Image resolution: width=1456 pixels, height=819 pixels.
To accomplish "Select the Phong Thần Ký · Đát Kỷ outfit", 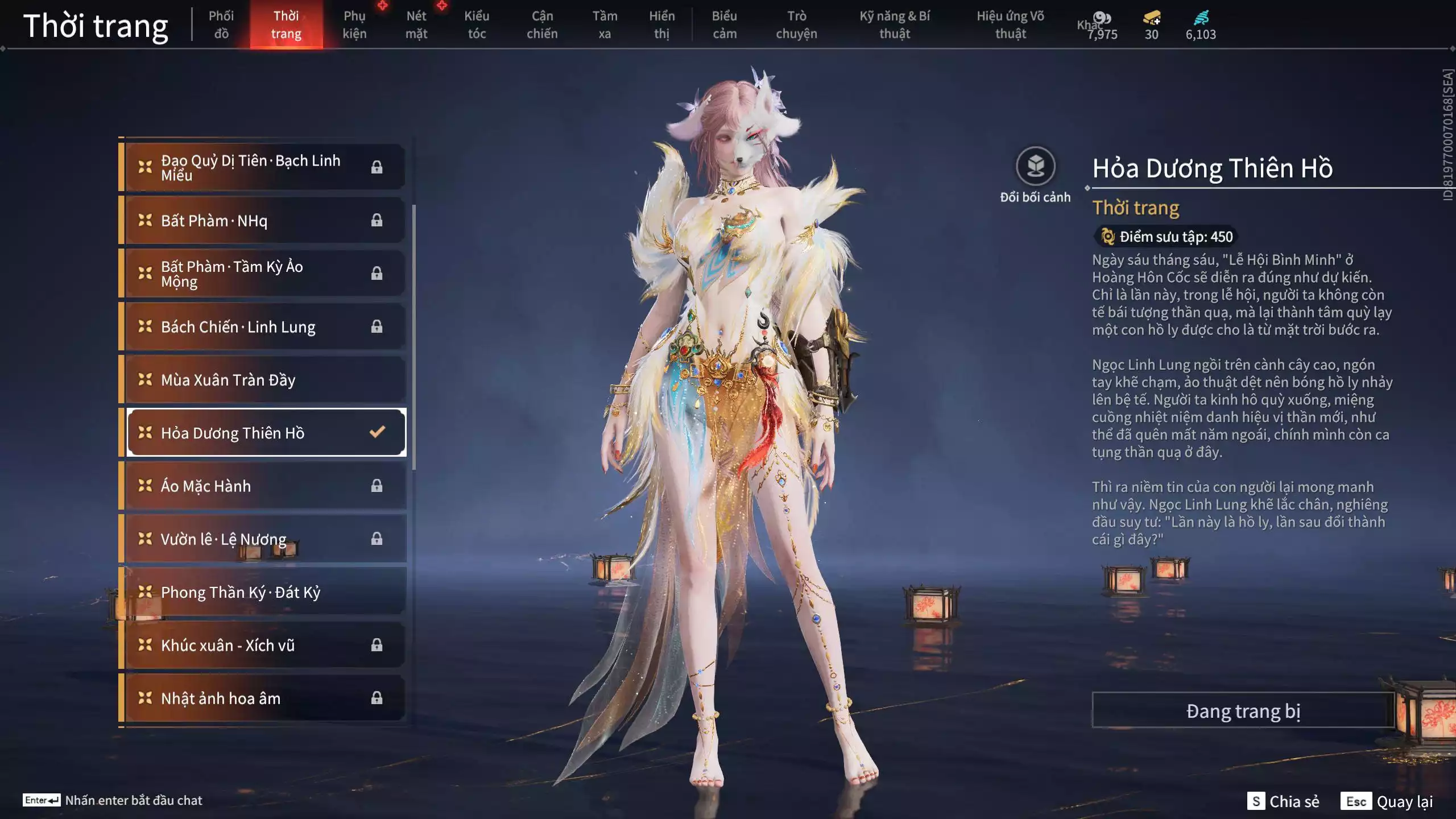I will click(x=241, y=592).
